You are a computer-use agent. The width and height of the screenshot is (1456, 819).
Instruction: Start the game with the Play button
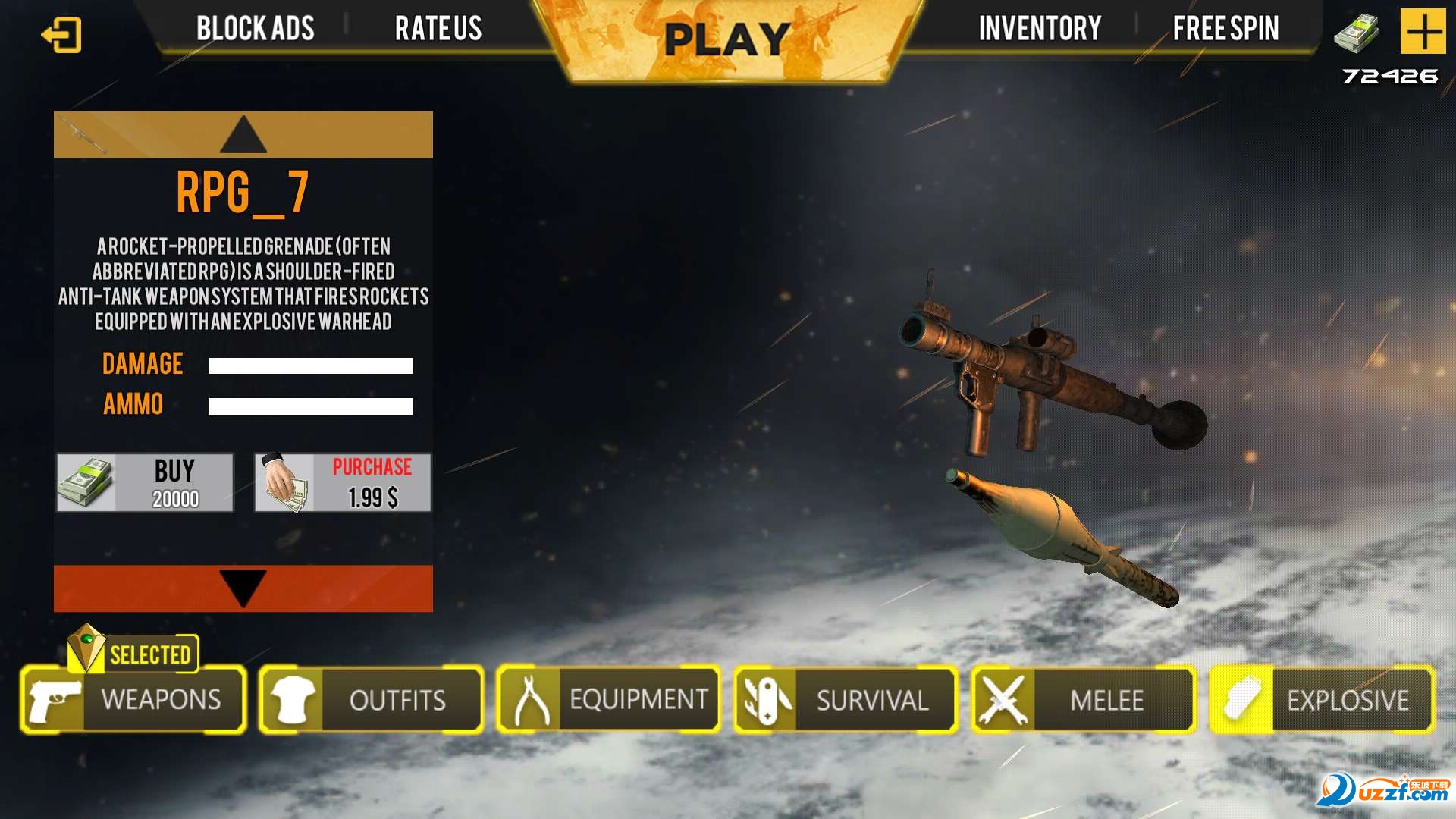point(726,39)
